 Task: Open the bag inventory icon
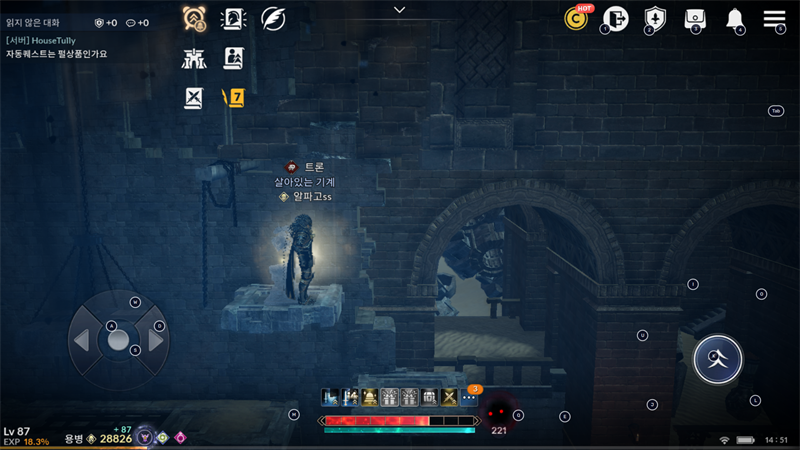(695, 18)
